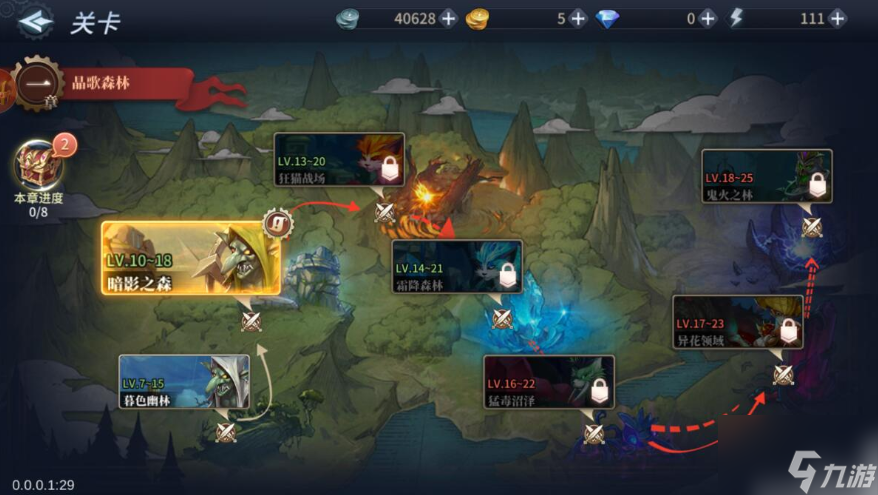Refill lightning energy with plus button
The height and width of the screenshot is (495, 878).
point(837,19)
